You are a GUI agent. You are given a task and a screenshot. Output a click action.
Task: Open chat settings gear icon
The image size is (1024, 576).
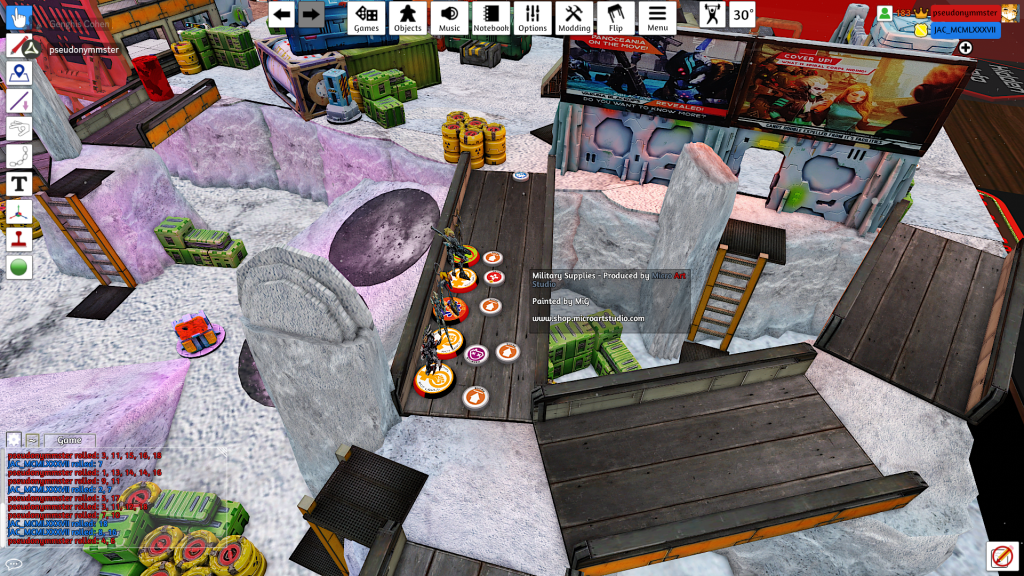(x=14, y=440)
